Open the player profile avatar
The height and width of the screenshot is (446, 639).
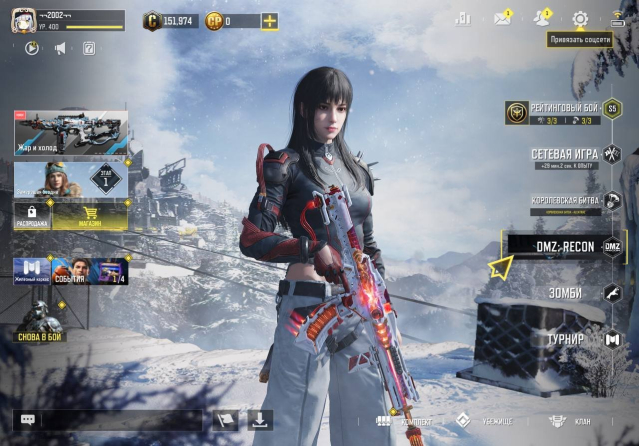coord(17,20)
